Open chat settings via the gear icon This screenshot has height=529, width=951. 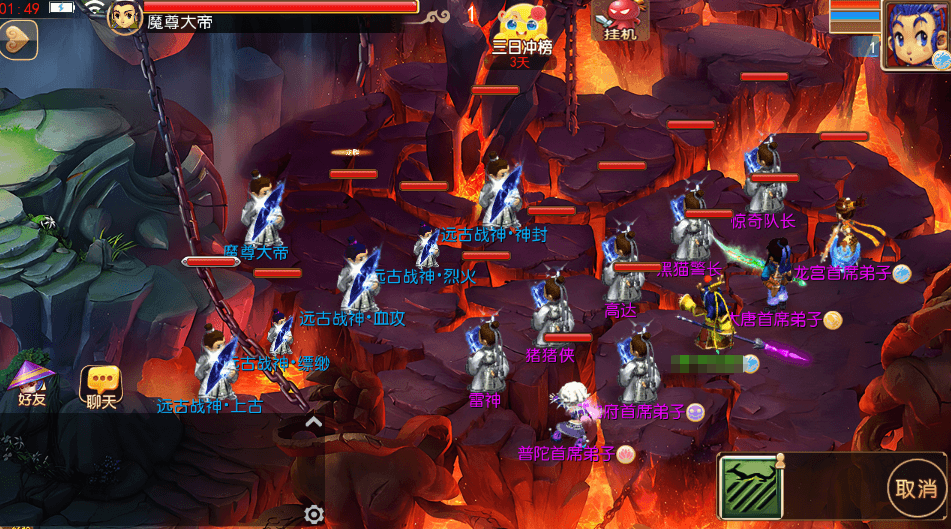point(314,515)
